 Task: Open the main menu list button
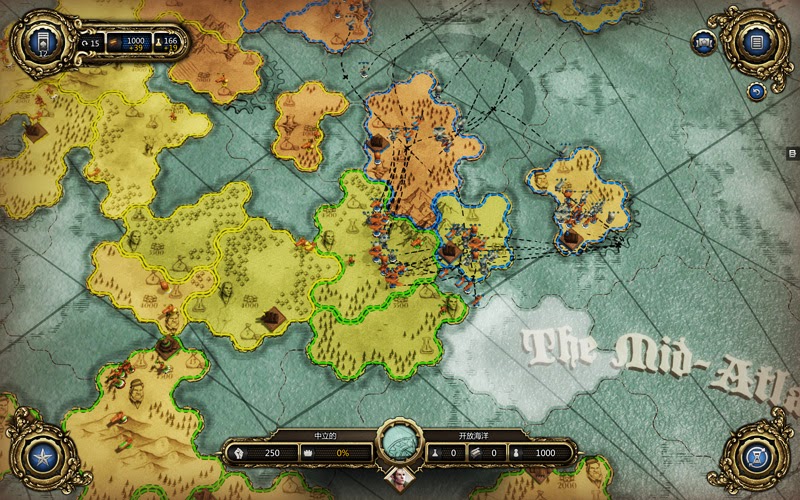[756, 42]
